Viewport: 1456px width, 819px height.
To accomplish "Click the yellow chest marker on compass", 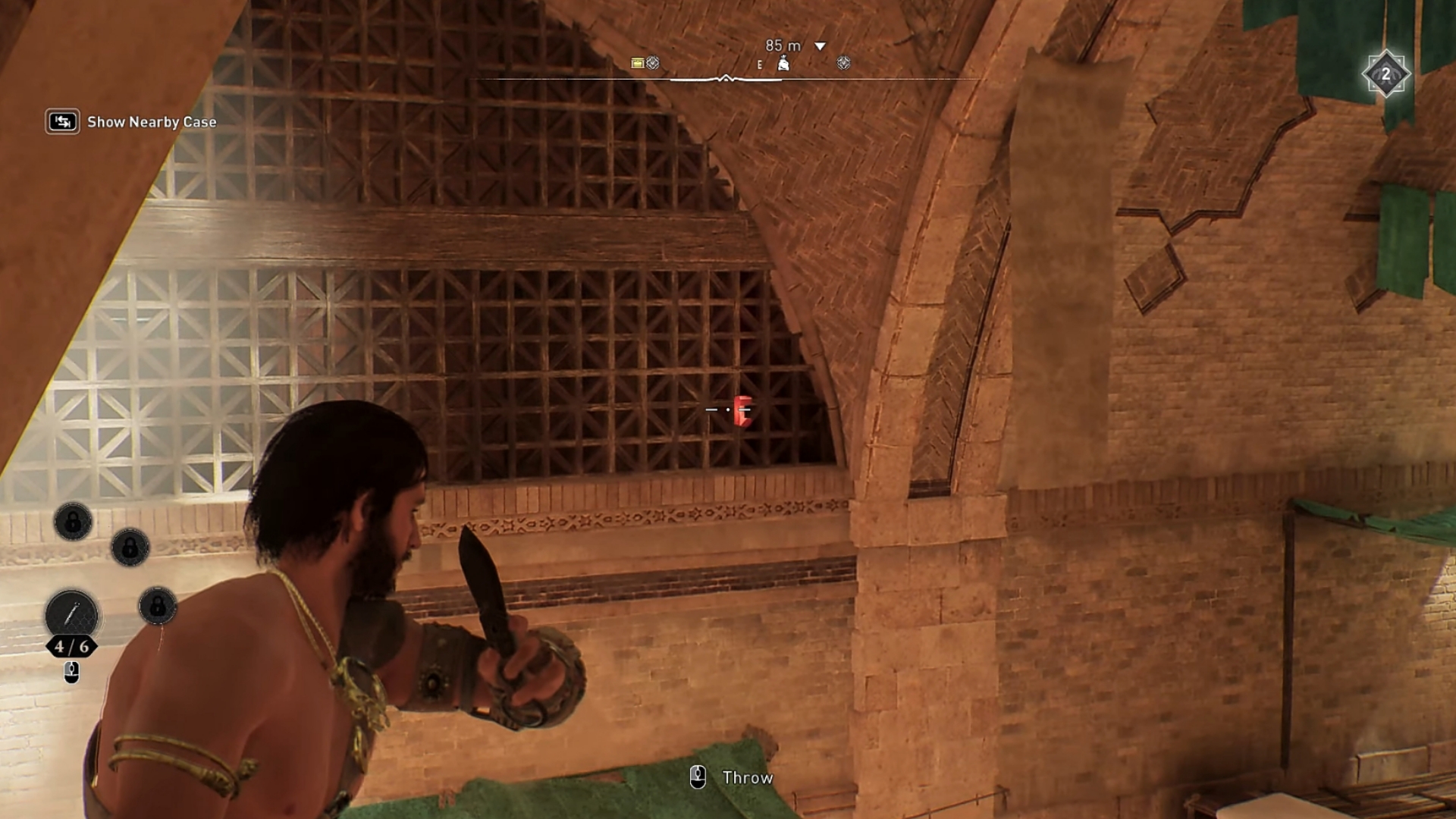I will (x=638, y=63).
